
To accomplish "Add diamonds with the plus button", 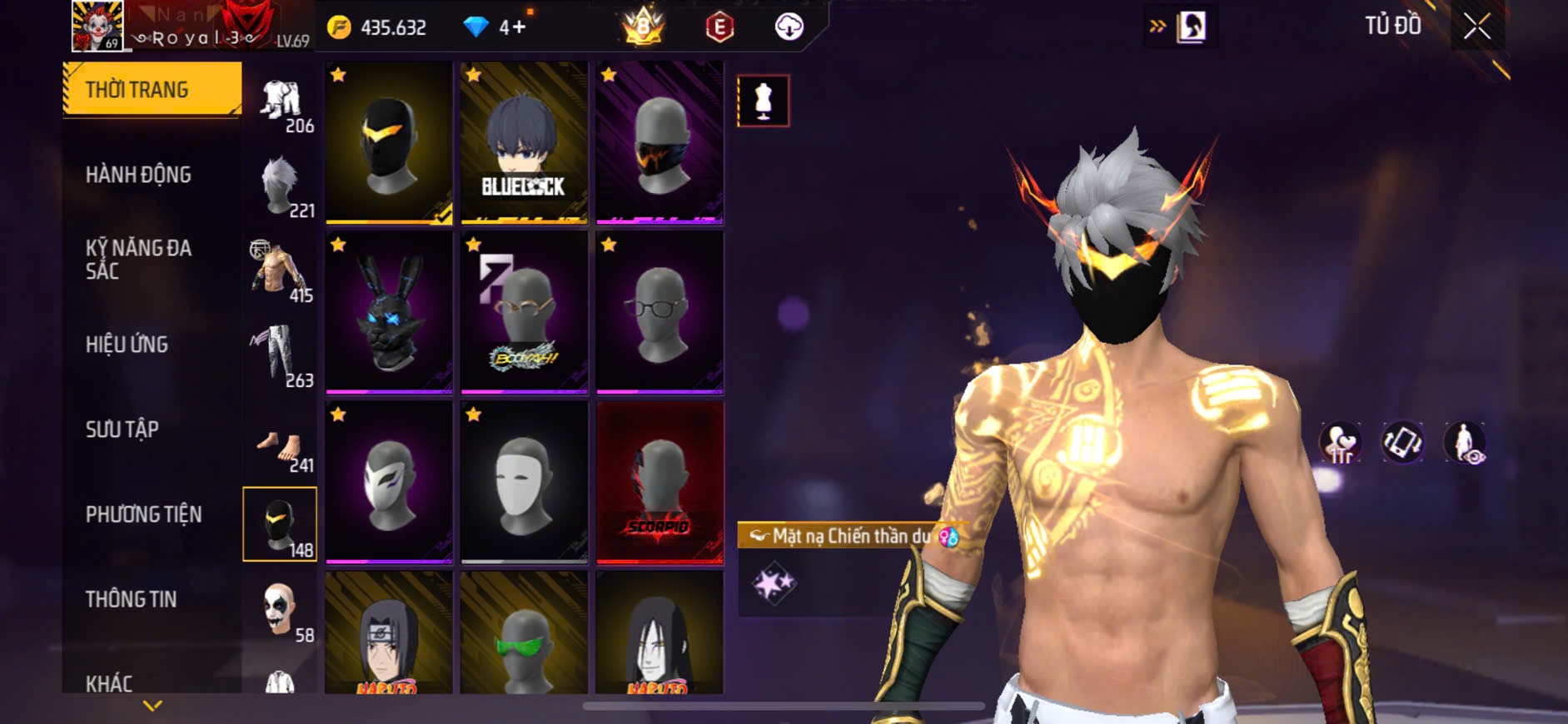I will pyautogui.click(x=519, y=27).
